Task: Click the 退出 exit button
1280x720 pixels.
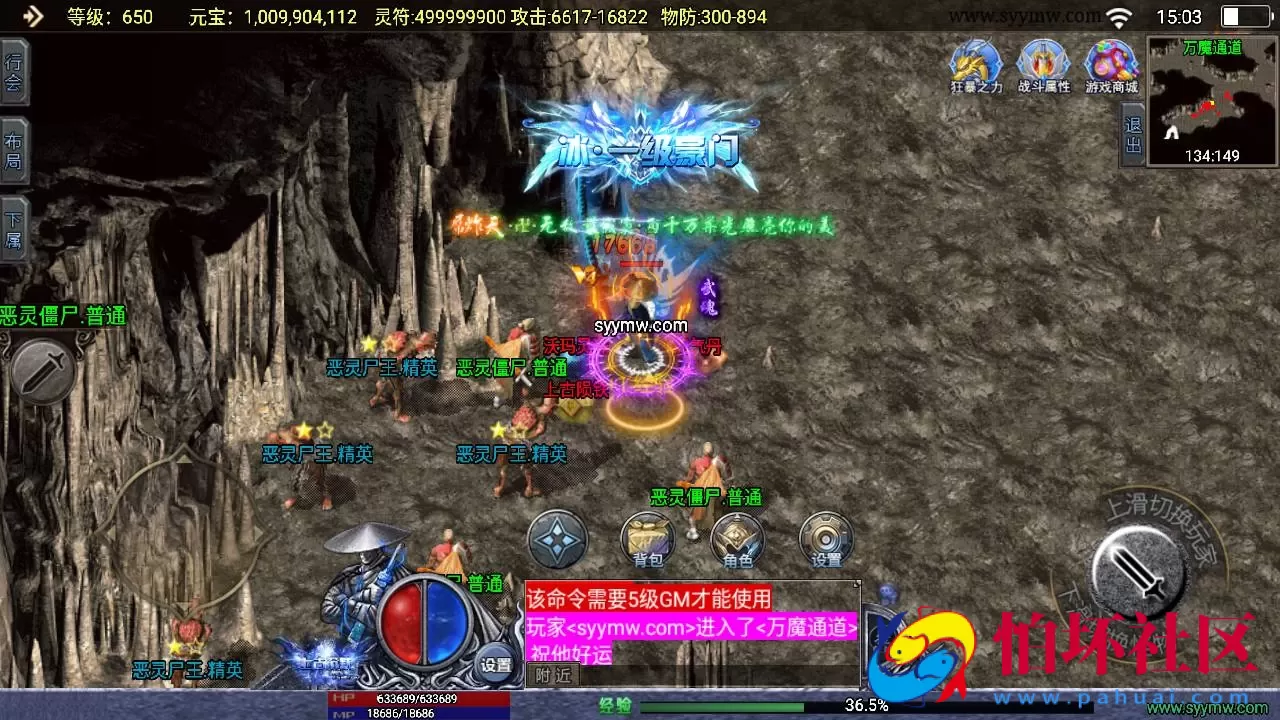Action: [1133, 135]
